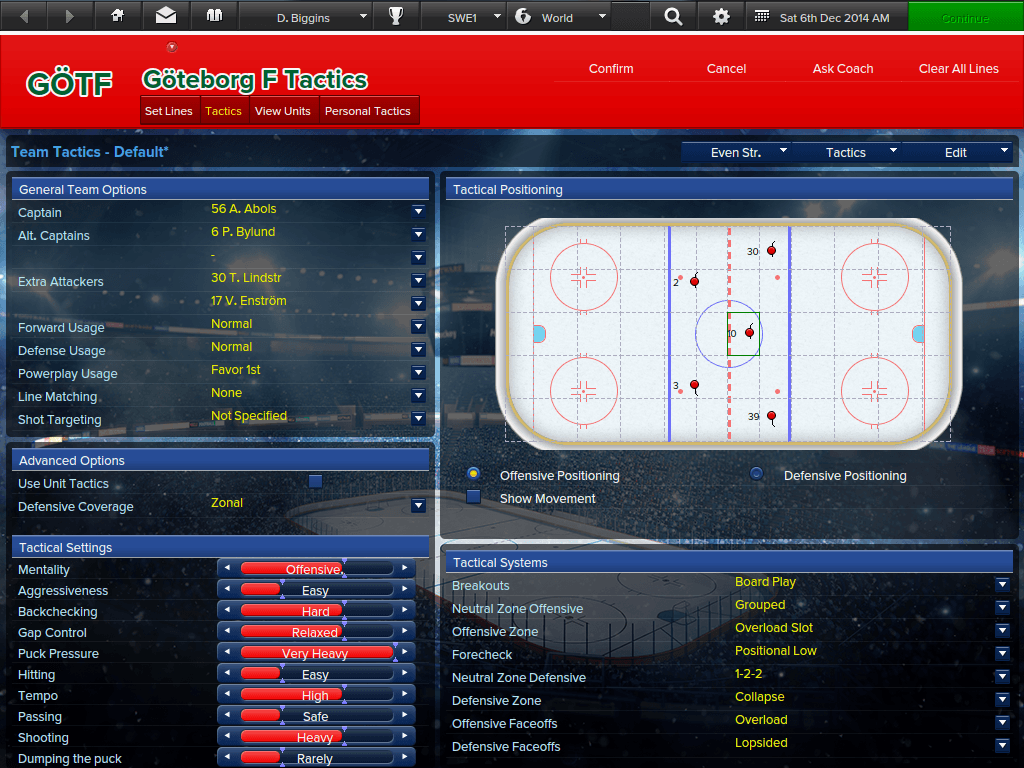The image size is (1024, 768).
Task: Open the search magnifier icon
Action: pos(673,17)
